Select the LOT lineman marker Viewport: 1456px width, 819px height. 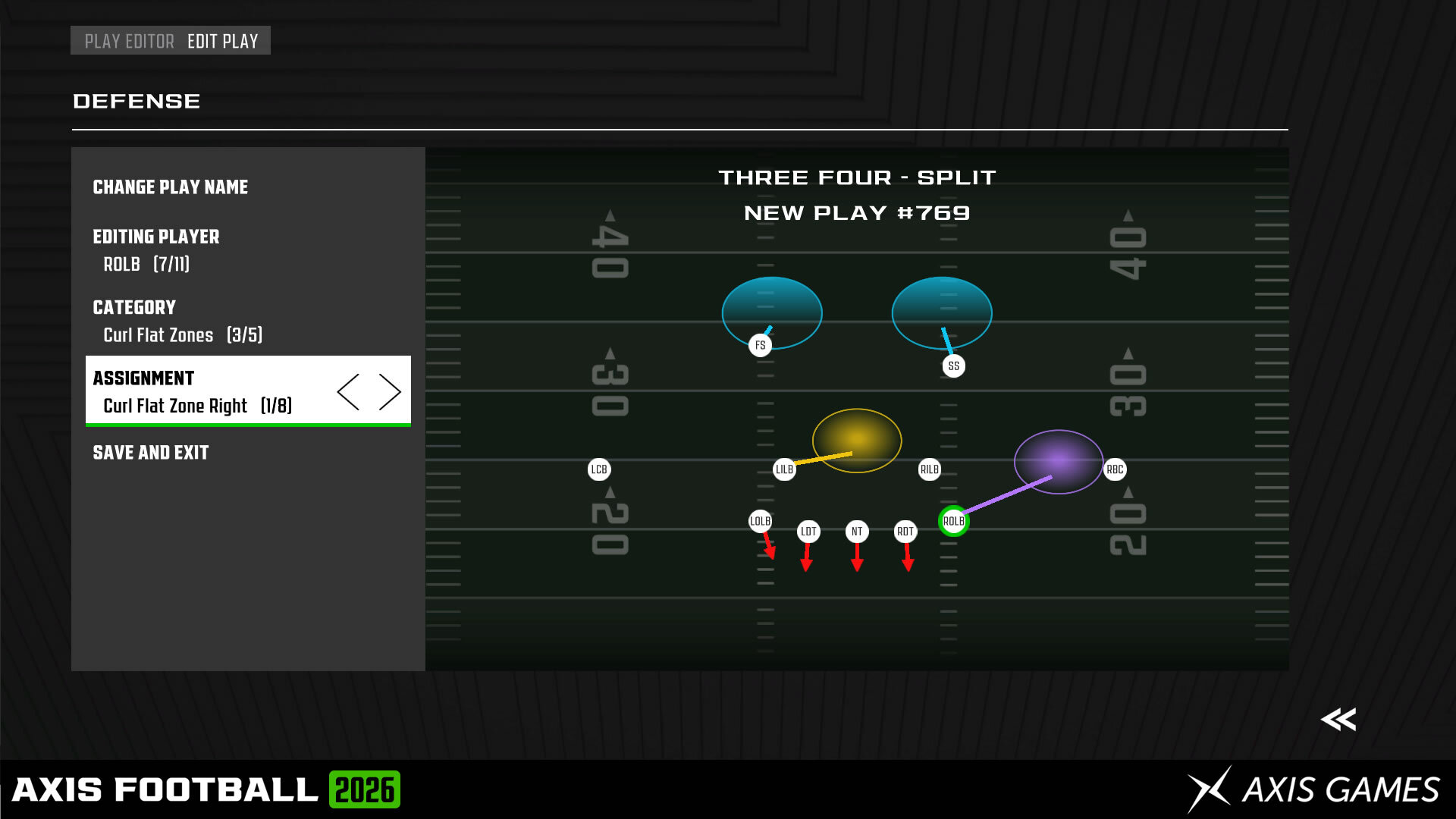(x=807, y=531)
